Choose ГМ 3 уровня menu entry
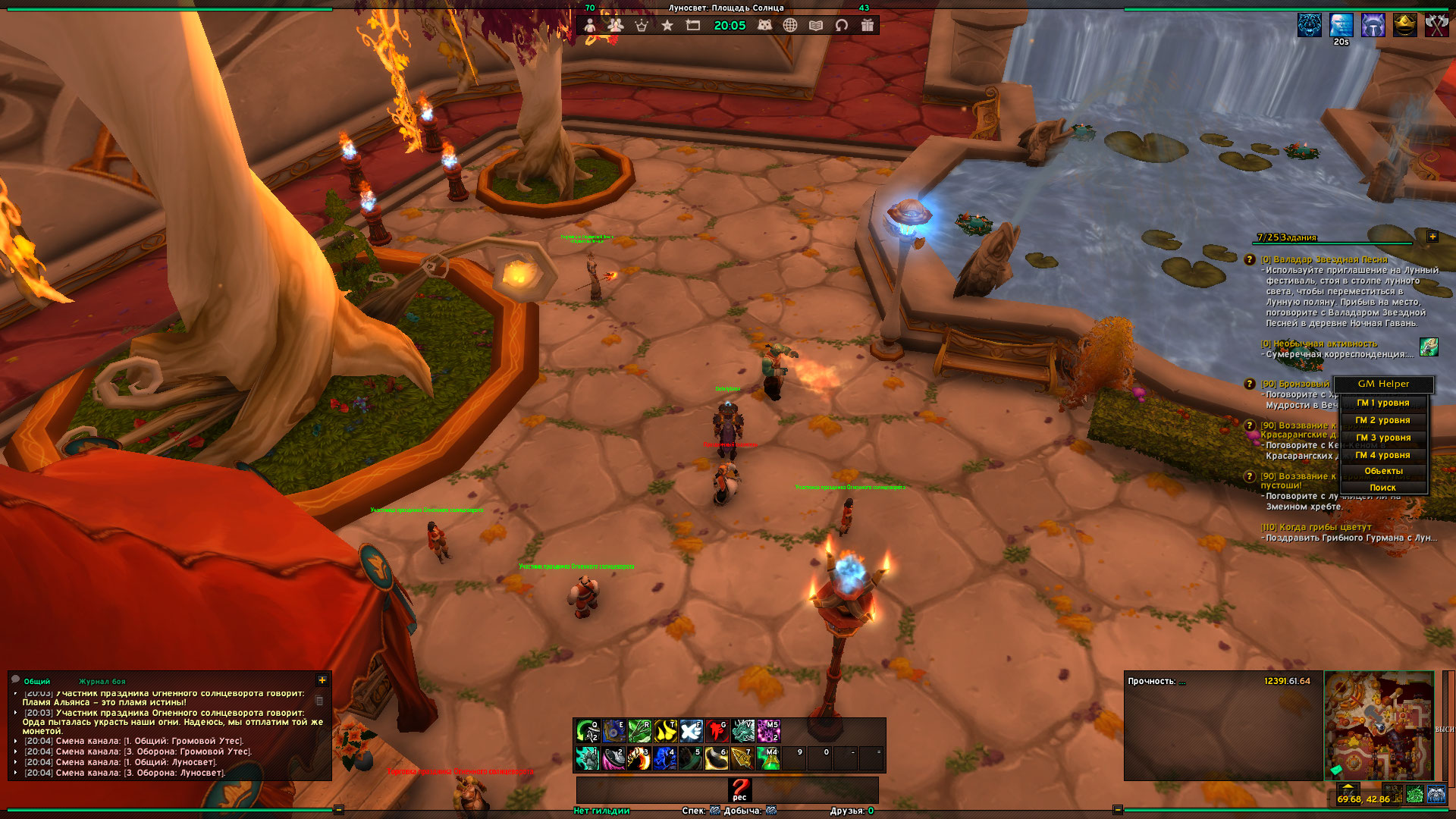The width and height of the screenshot is (1456, 819). pyautogui.click(x=1383, y=438)
